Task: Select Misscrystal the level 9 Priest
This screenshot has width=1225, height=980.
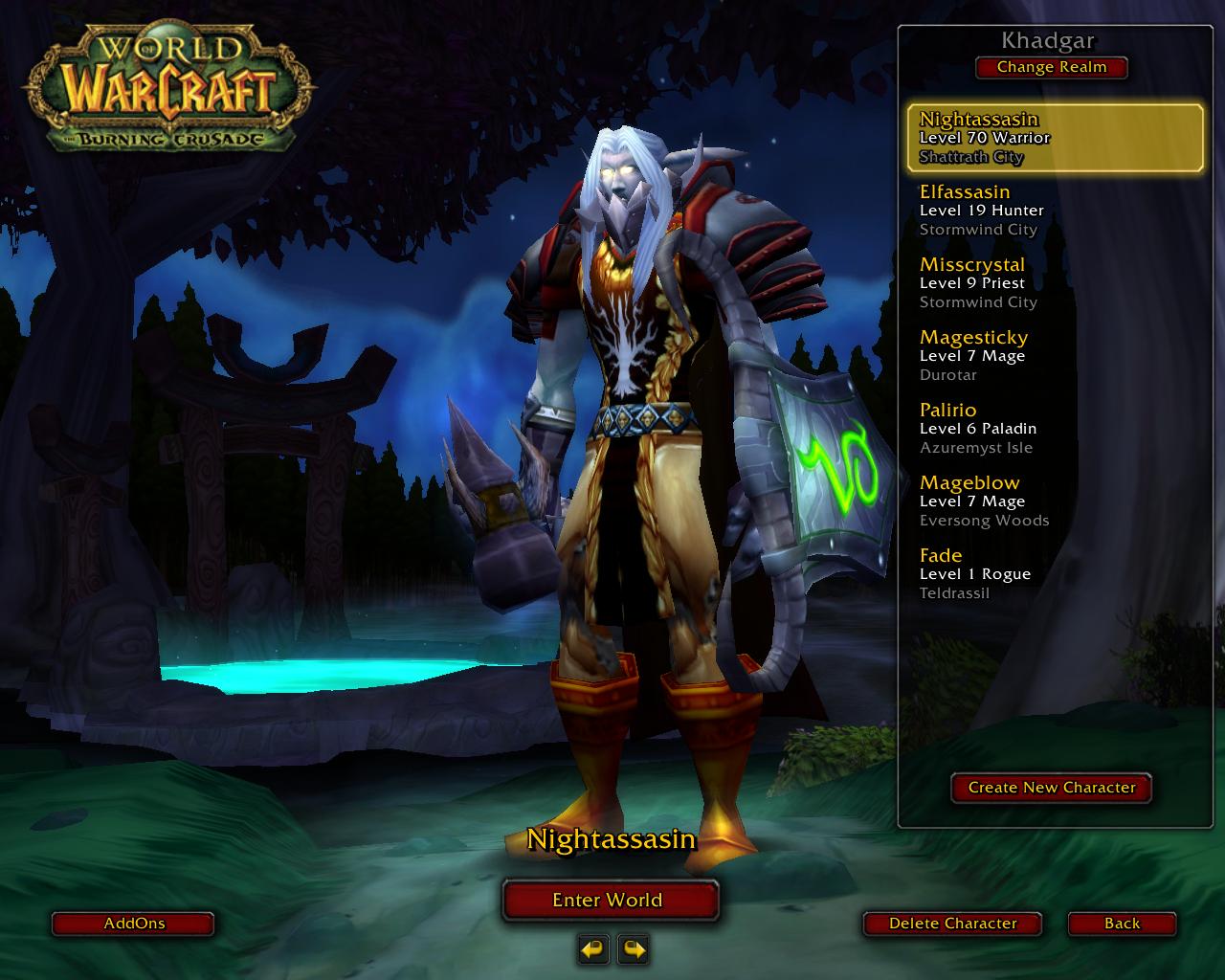Action: [1055, 283]
